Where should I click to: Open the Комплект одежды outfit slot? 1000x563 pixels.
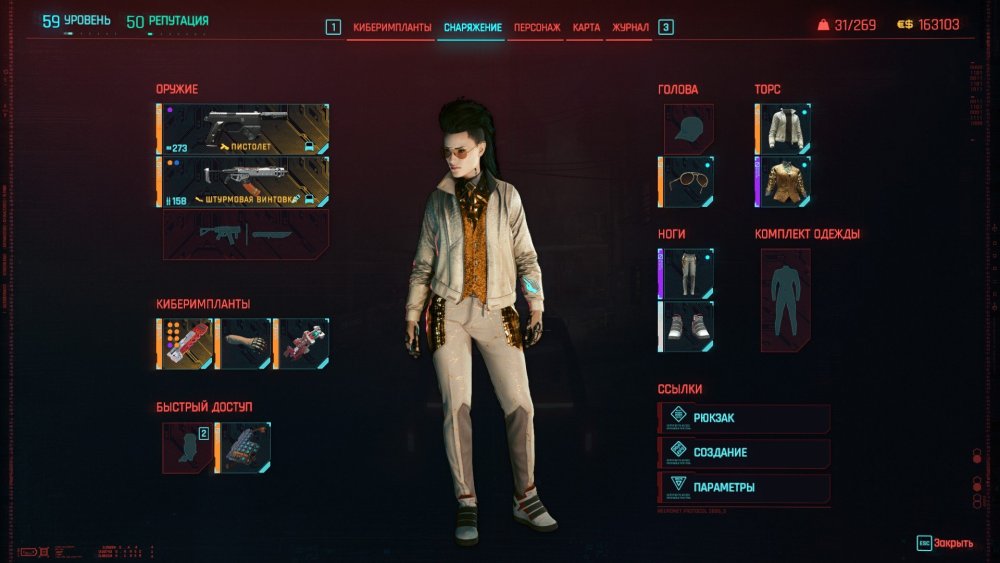pos(785,293)
